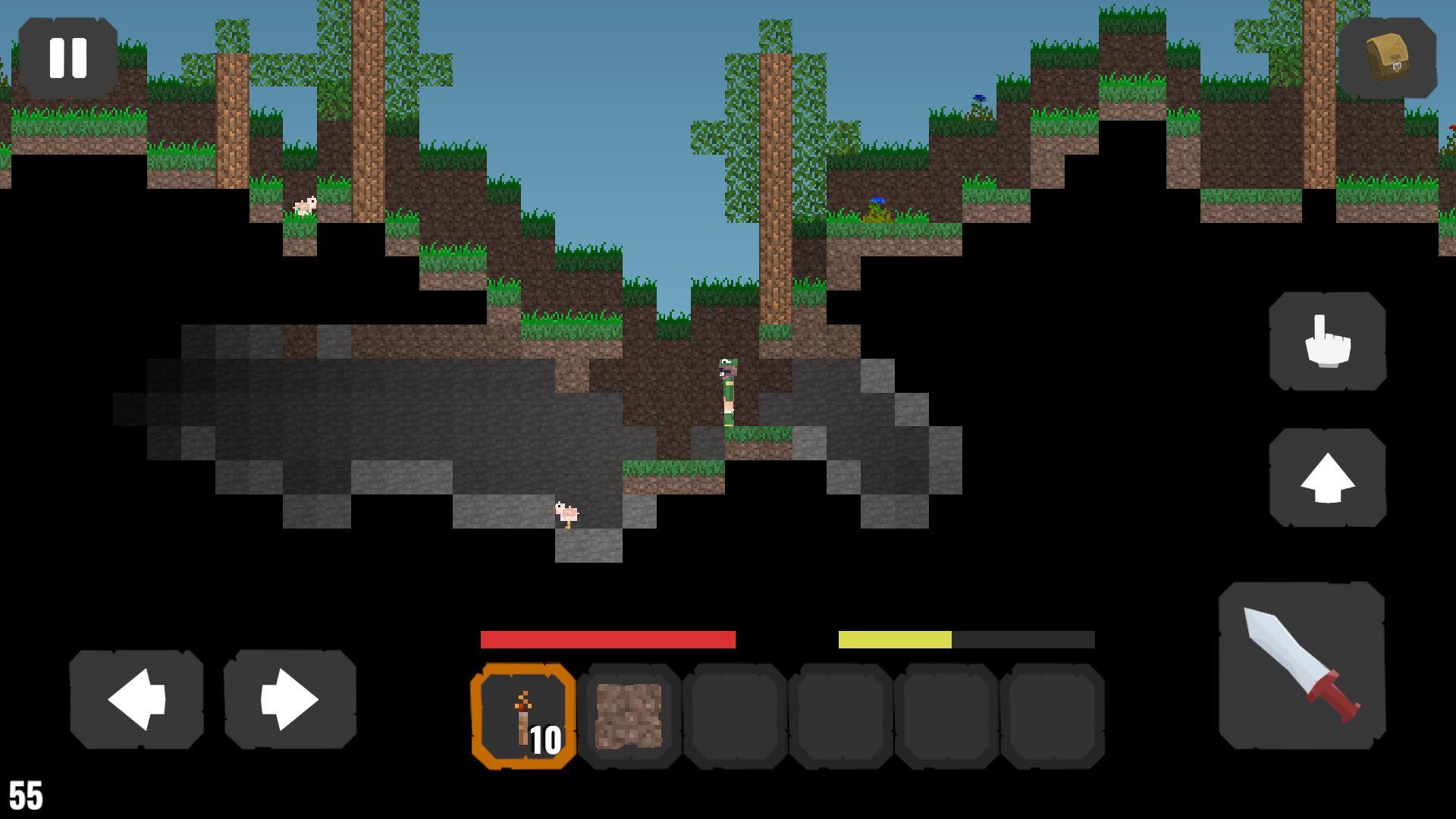This screenshot has height=819, width=1456.
Task: Click the player character in the cave
Action: coord(726,391)
